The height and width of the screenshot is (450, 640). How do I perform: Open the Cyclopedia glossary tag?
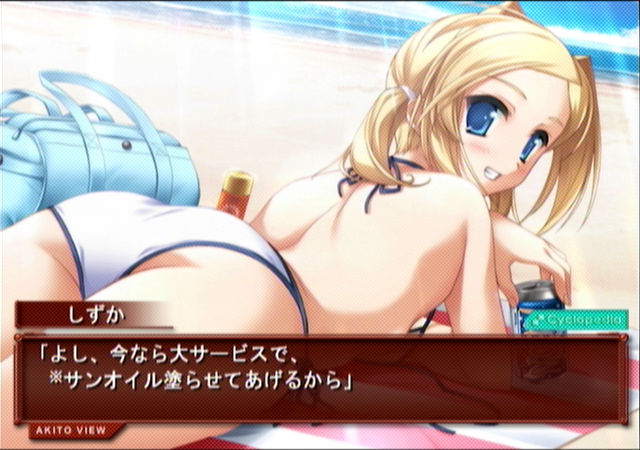tap(576, 319)
